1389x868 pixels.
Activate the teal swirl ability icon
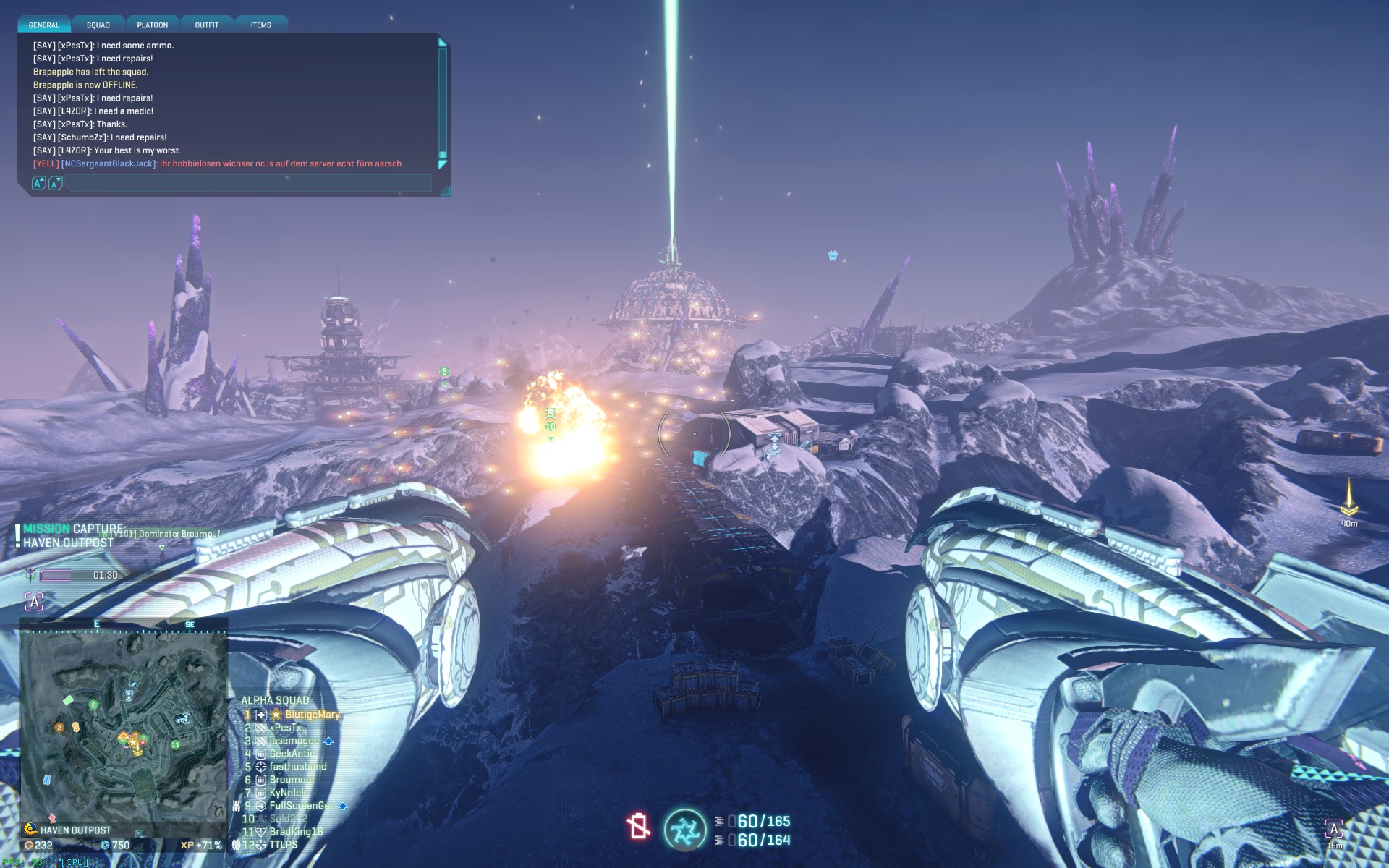point(684,830)
